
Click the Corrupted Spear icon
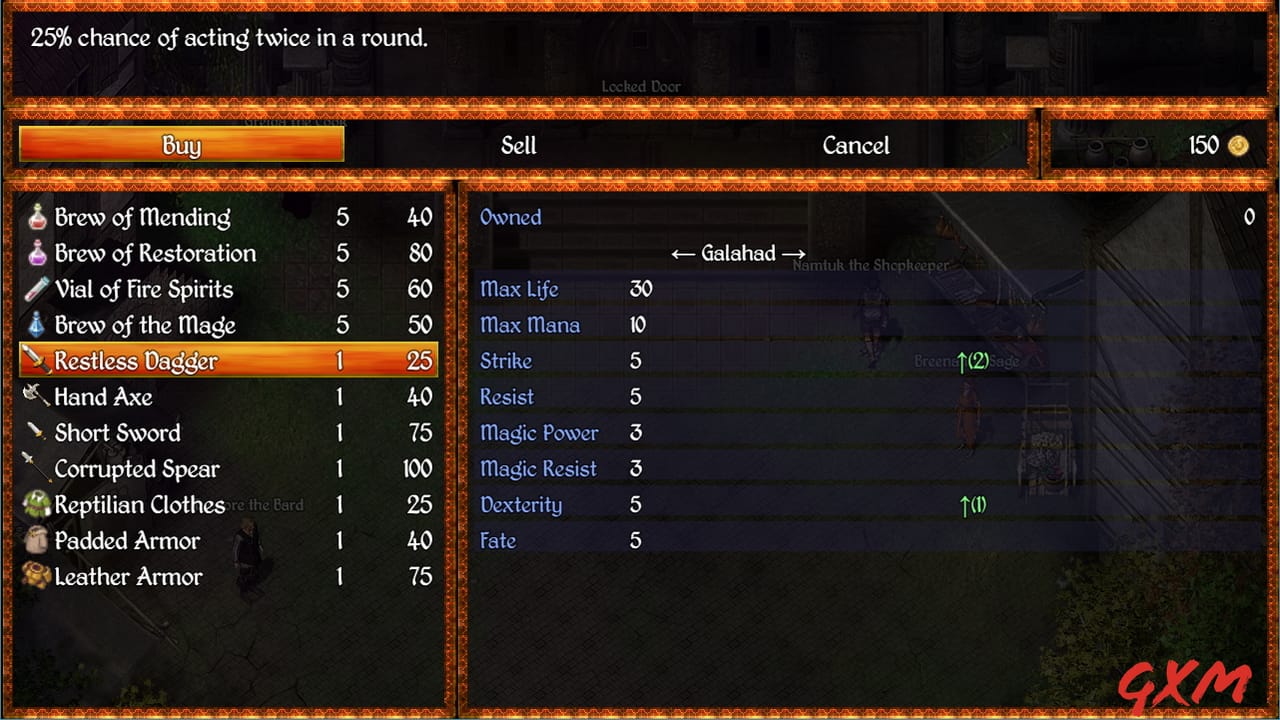pyautogui.click(x=35, y=469)
